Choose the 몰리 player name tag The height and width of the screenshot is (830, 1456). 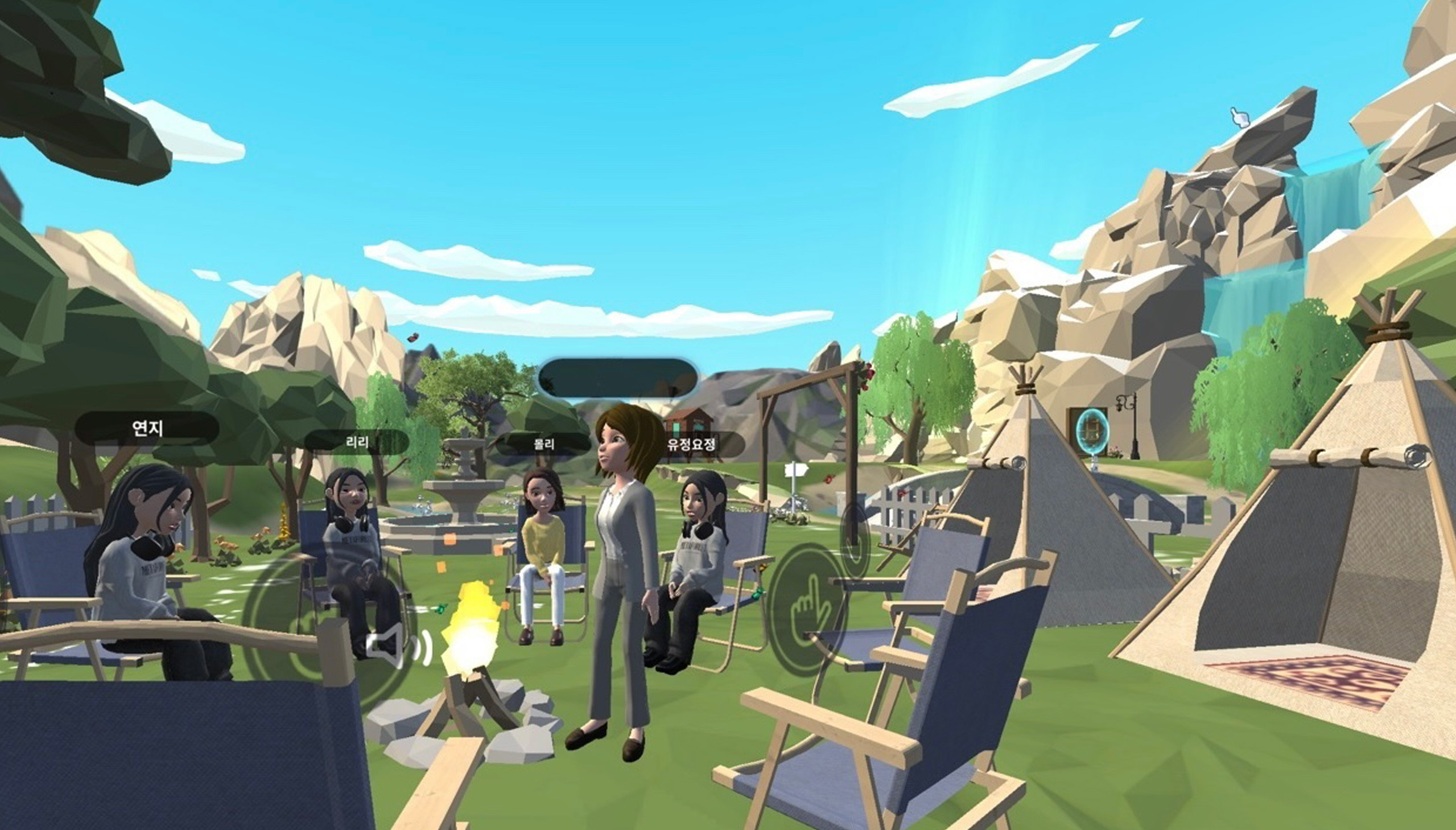click(x=543, y=444)
